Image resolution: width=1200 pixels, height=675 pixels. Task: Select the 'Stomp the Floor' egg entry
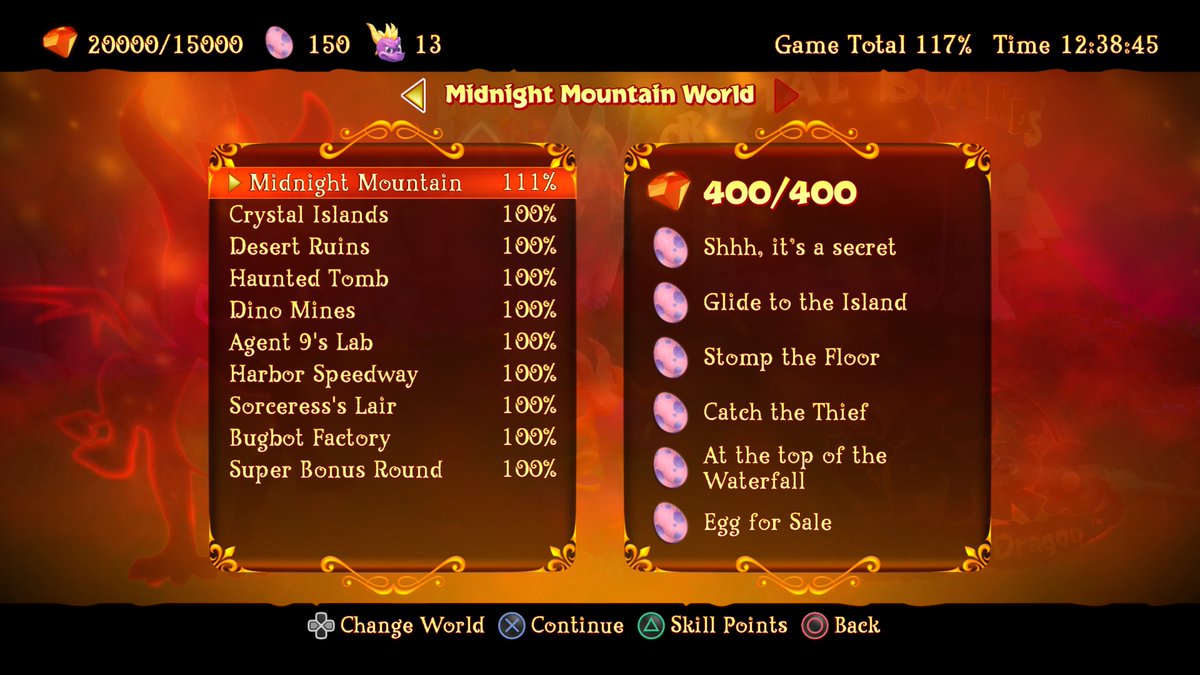pos(790,358)
